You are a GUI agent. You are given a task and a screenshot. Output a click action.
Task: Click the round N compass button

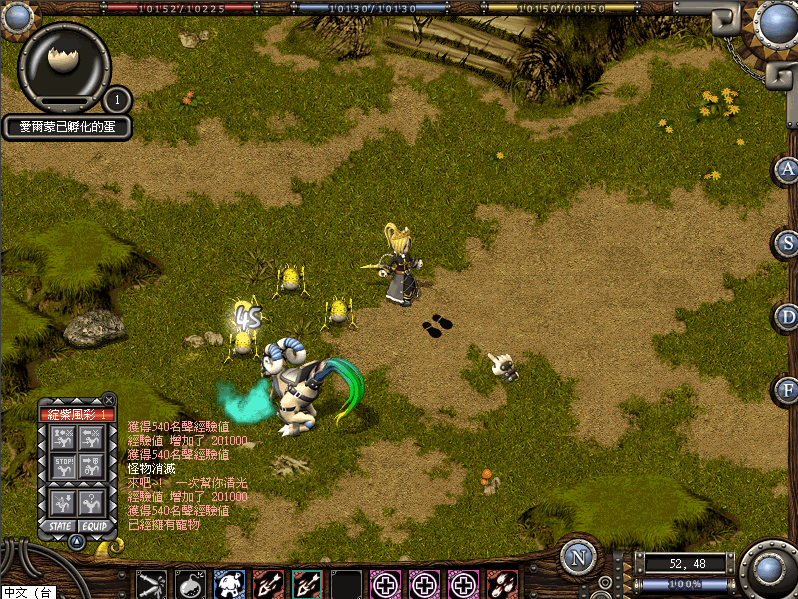pos(578,557)
